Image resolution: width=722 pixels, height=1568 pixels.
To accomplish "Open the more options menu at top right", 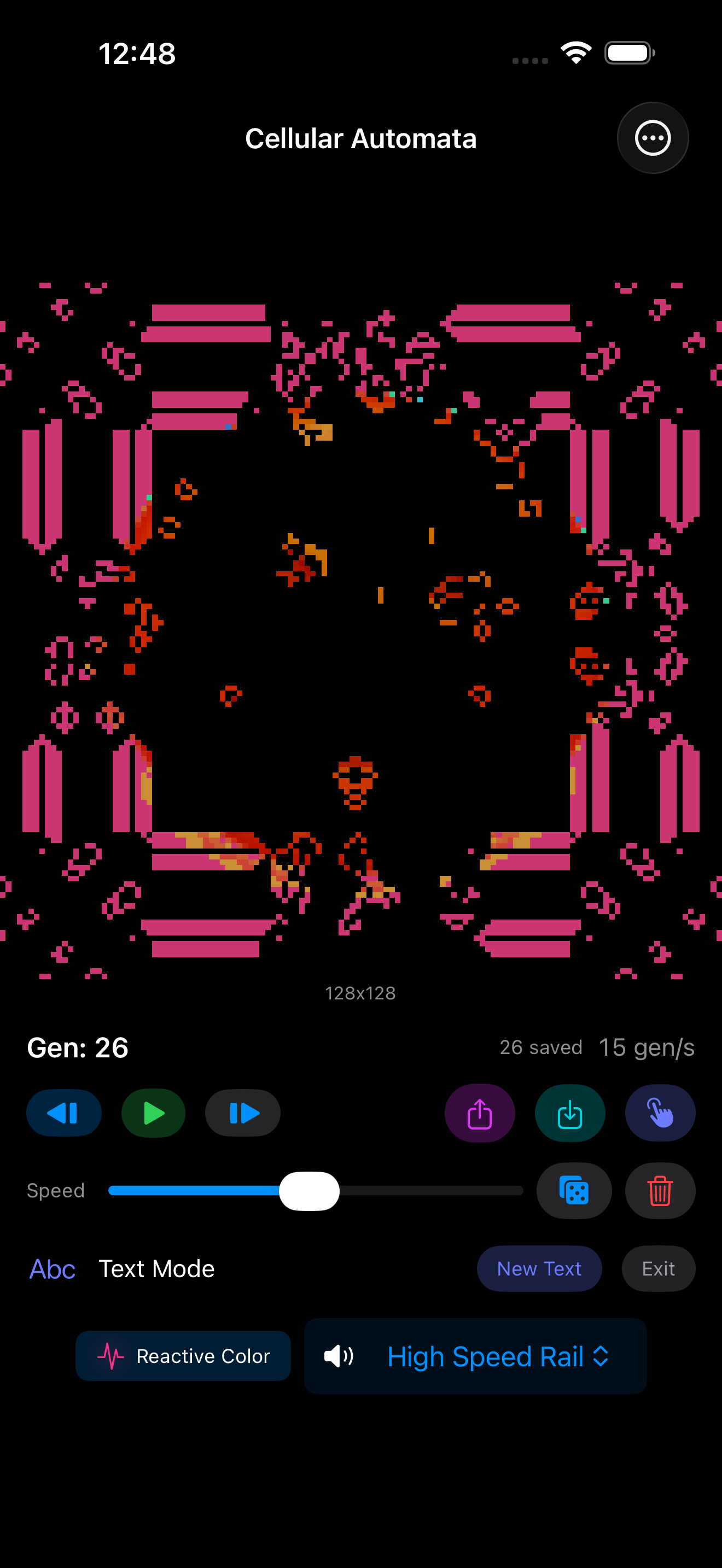I will pos(653,138).
